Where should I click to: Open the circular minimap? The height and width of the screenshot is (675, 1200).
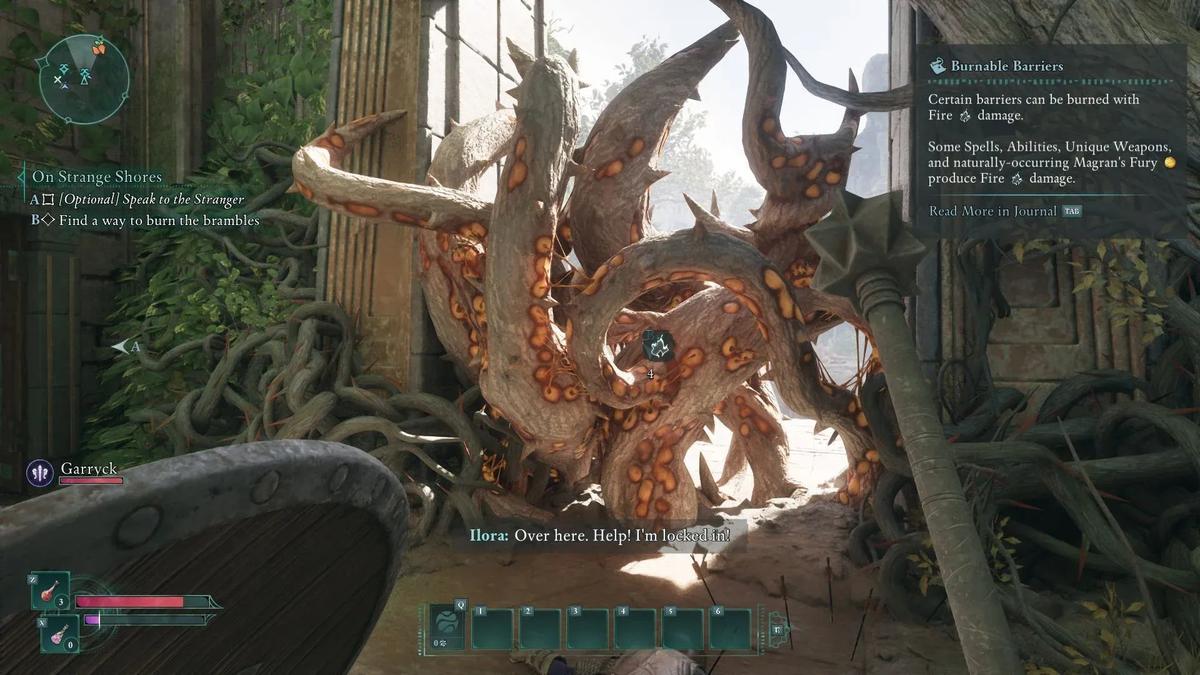pos(84,78)
